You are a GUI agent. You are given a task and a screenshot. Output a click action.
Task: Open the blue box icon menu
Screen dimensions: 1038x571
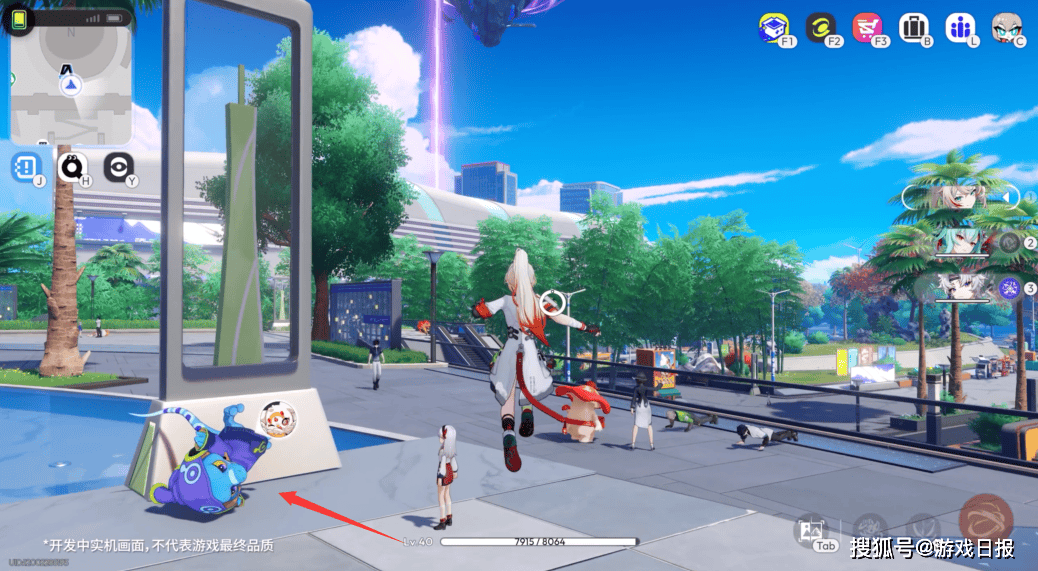coord(773,28)
